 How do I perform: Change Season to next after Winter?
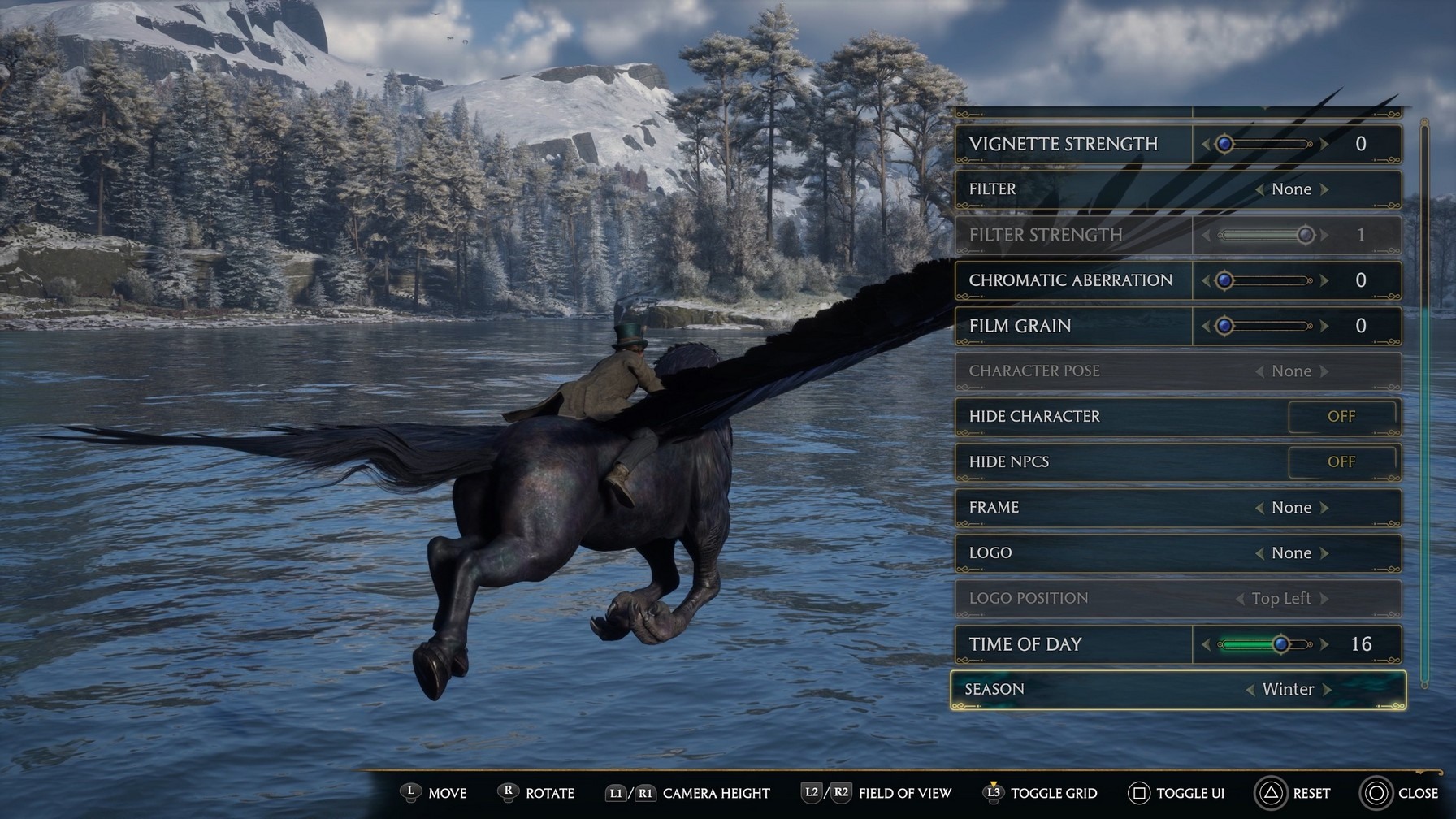point(1328,690)
